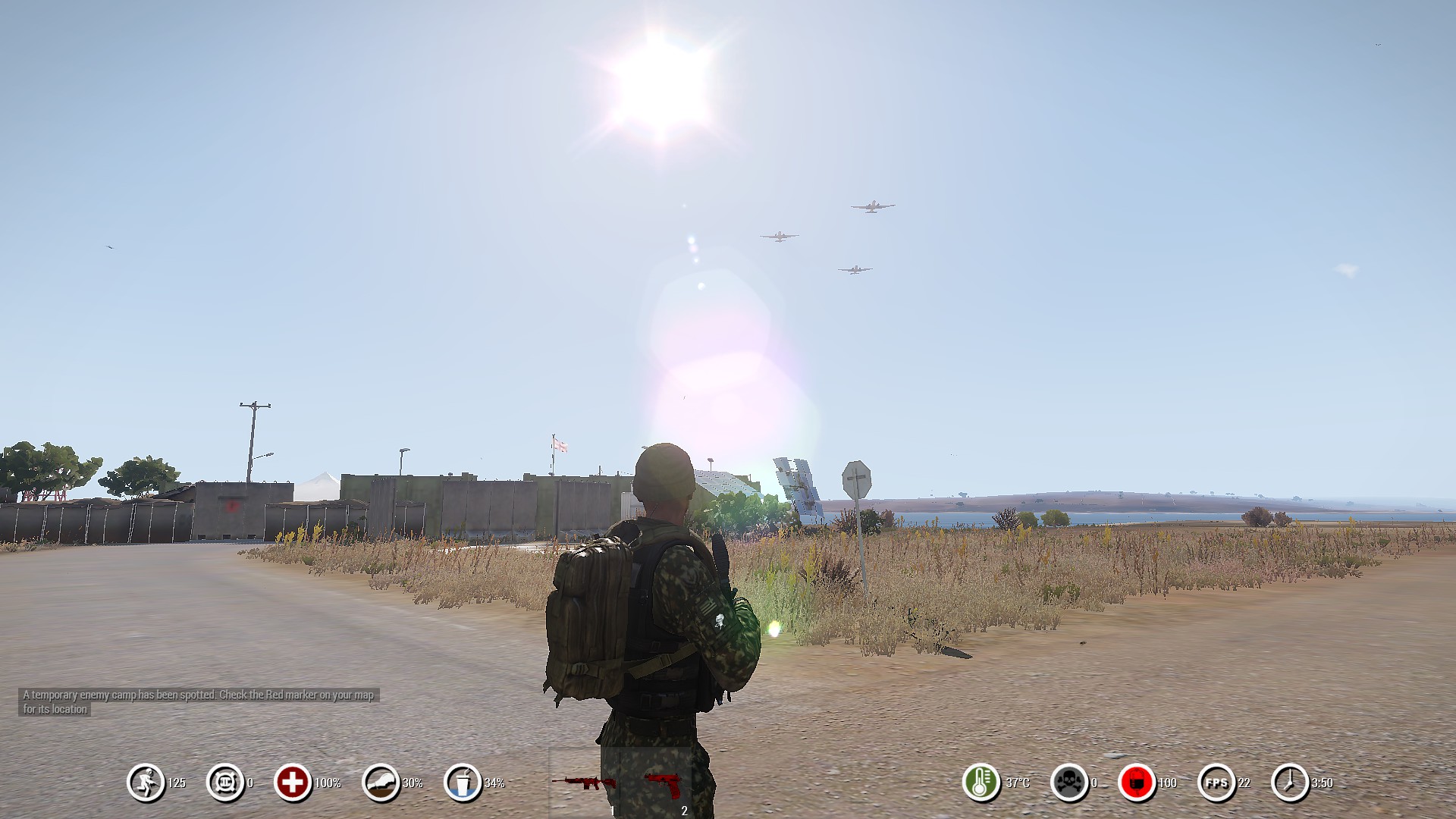Click the red medical cross health icon
This screenshot has height=819, width=1456.
292,783
